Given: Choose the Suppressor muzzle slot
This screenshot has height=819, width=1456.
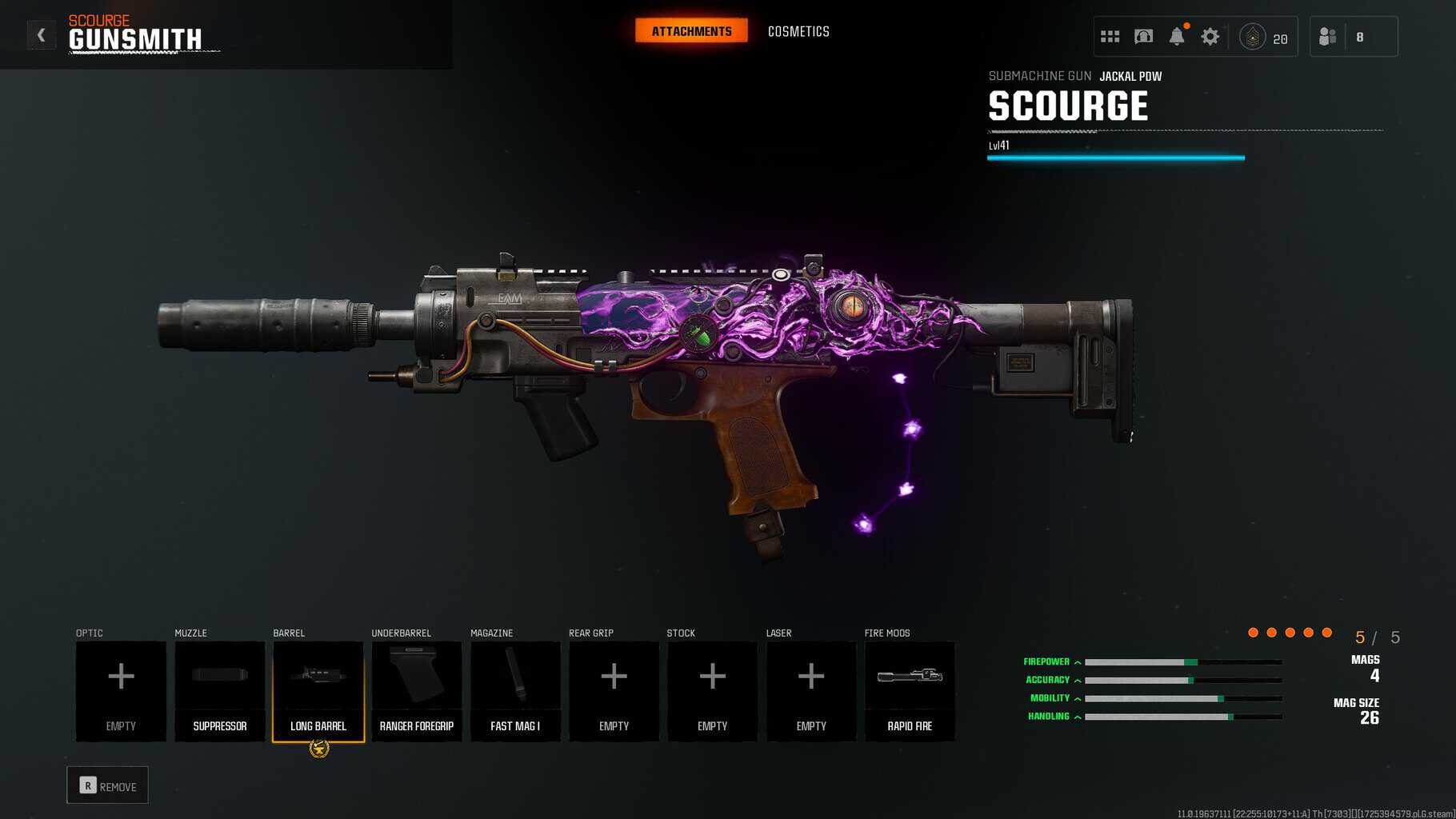Looking at the screenshot, I should [220, 691].
